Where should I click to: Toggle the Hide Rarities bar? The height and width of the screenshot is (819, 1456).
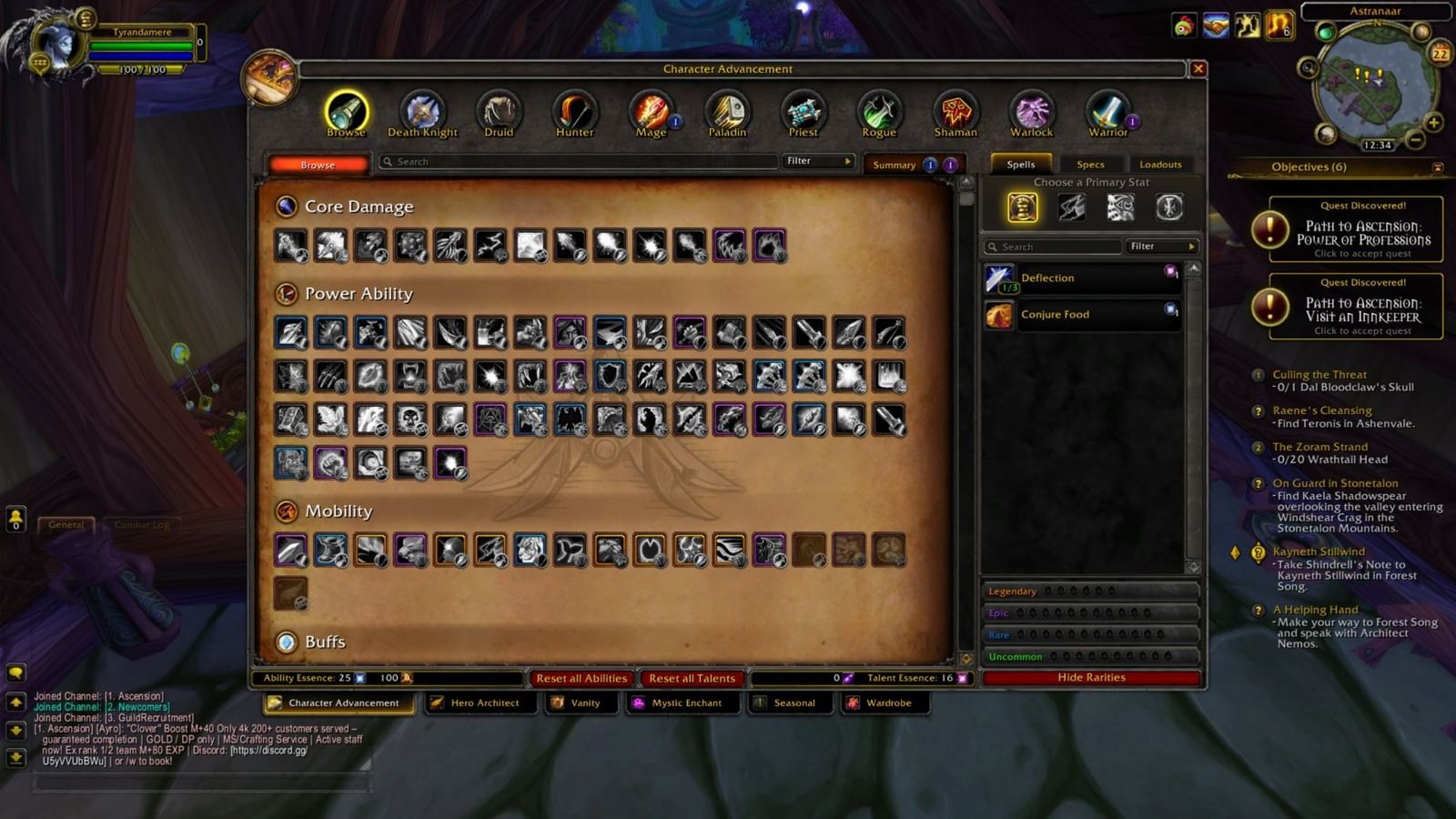(1089, 676)
